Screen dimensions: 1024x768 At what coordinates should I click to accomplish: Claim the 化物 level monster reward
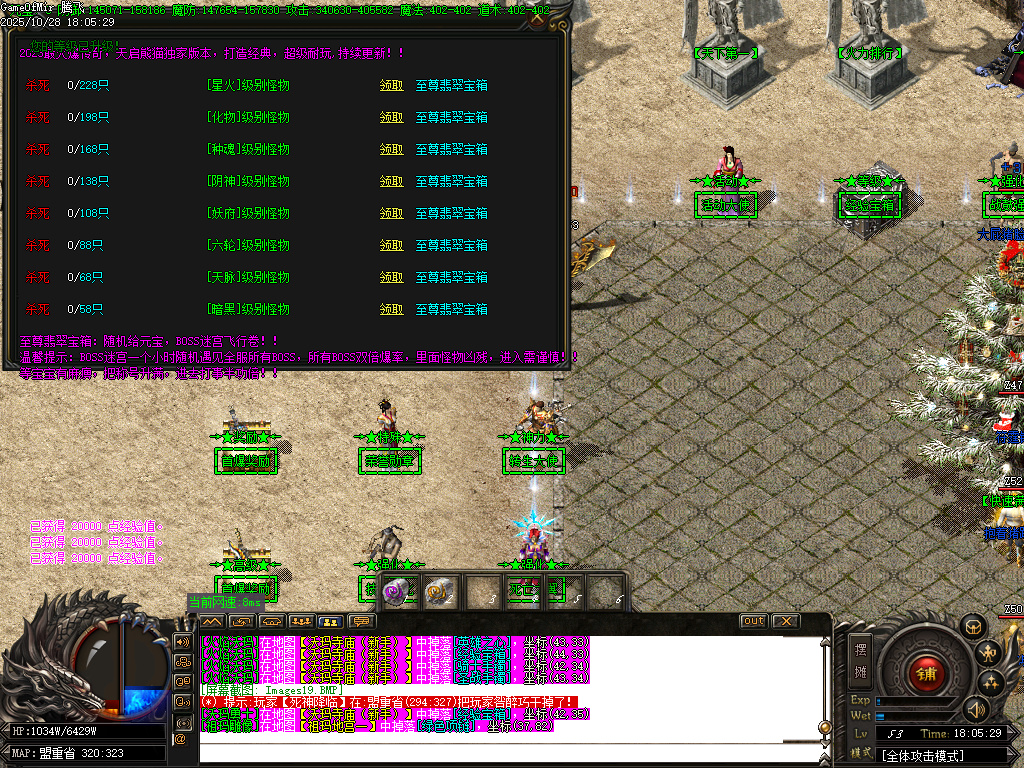(391, 118)
